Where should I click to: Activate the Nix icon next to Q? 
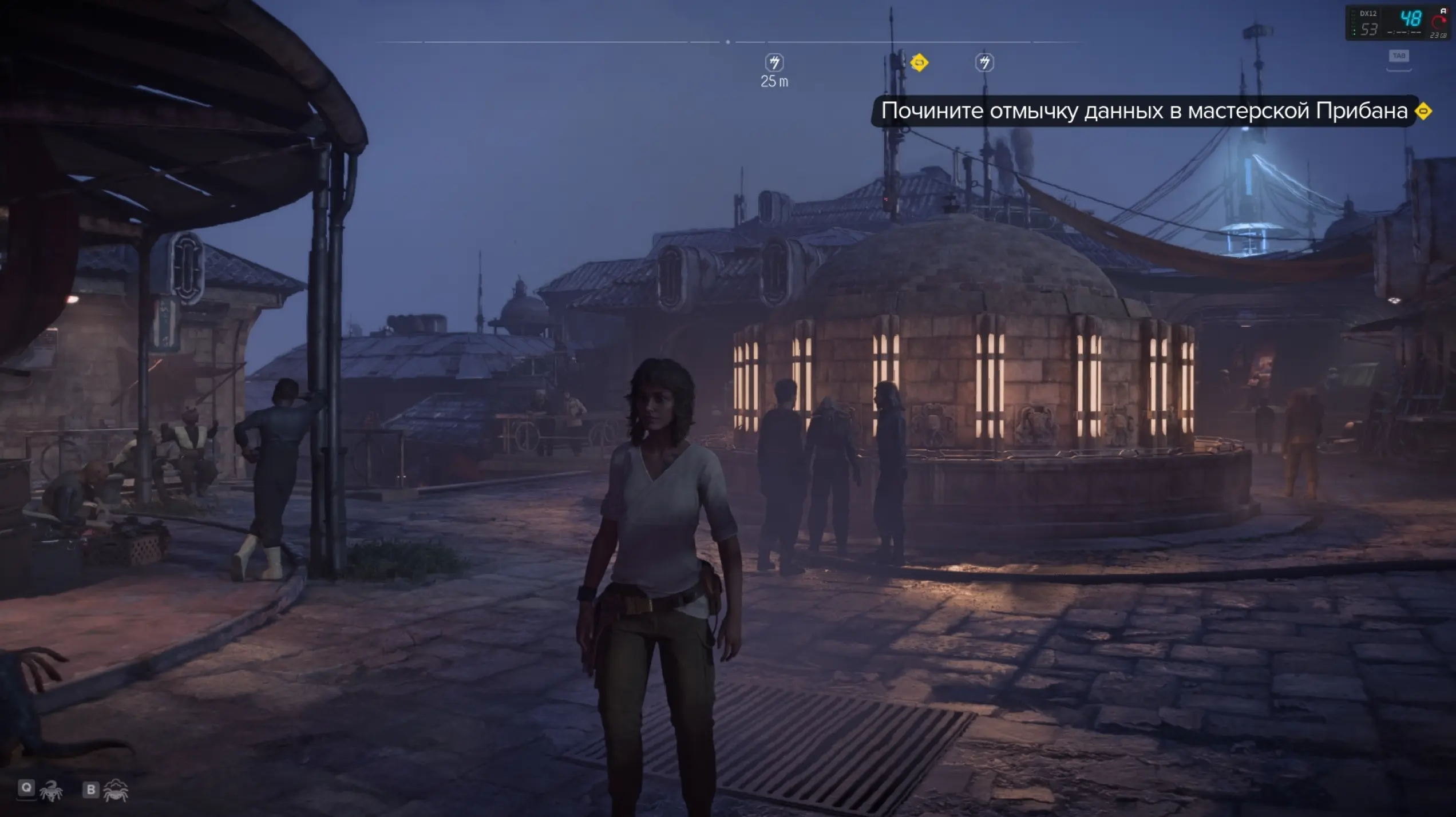(51, 790)
